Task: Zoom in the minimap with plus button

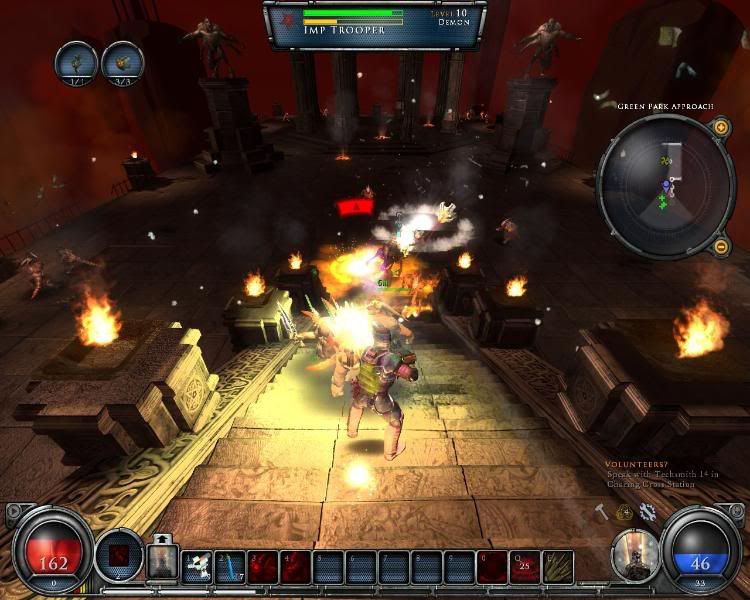Action: click(721, 127)
